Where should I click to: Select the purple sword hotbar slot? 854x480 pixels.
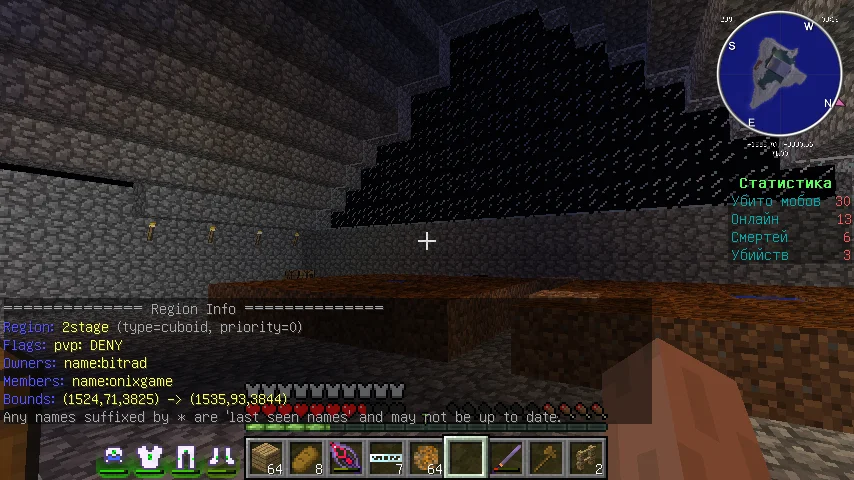[506, 458]
